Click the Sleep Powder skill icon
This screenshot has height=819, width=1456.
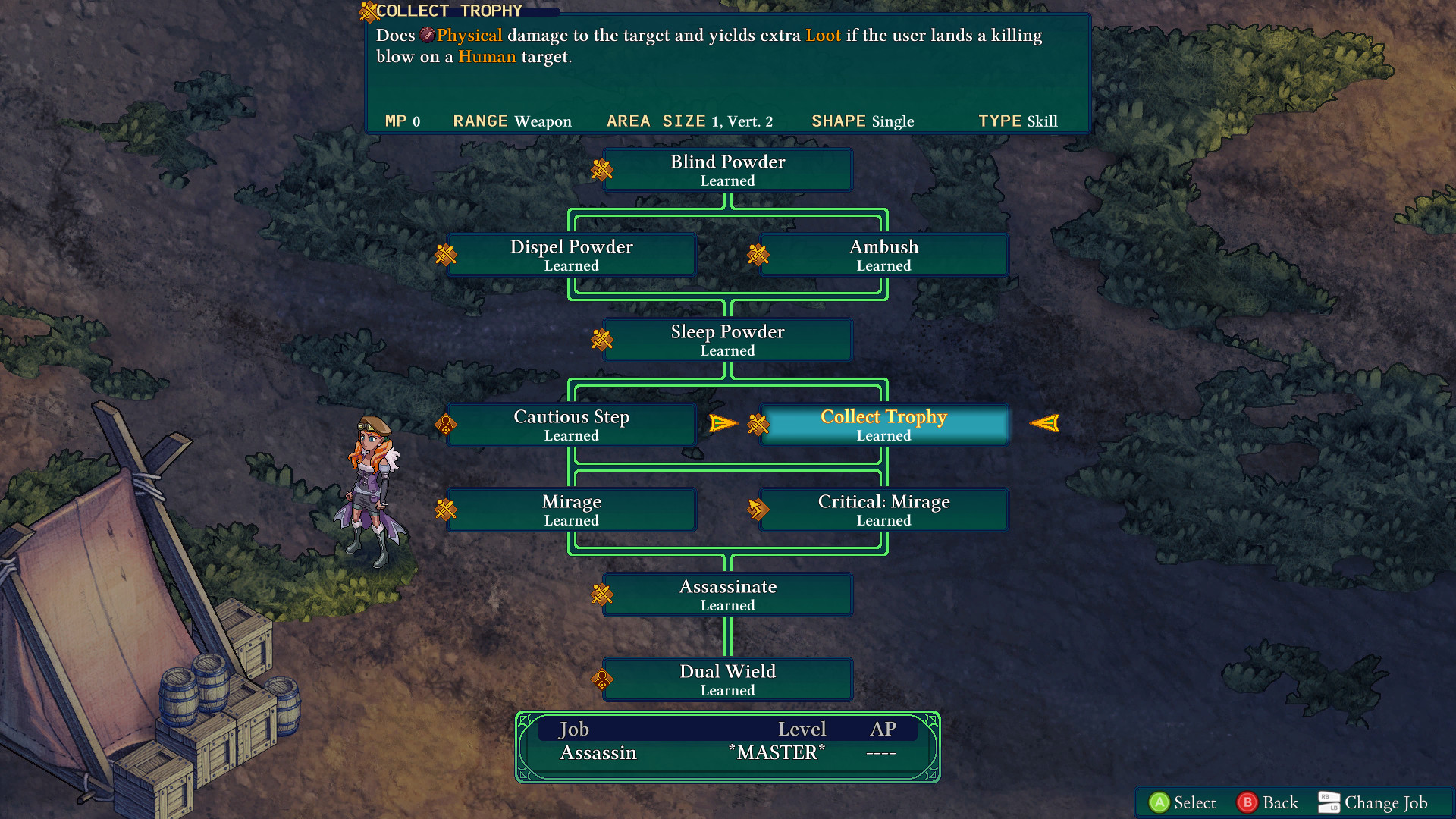[x=601, y=340]
